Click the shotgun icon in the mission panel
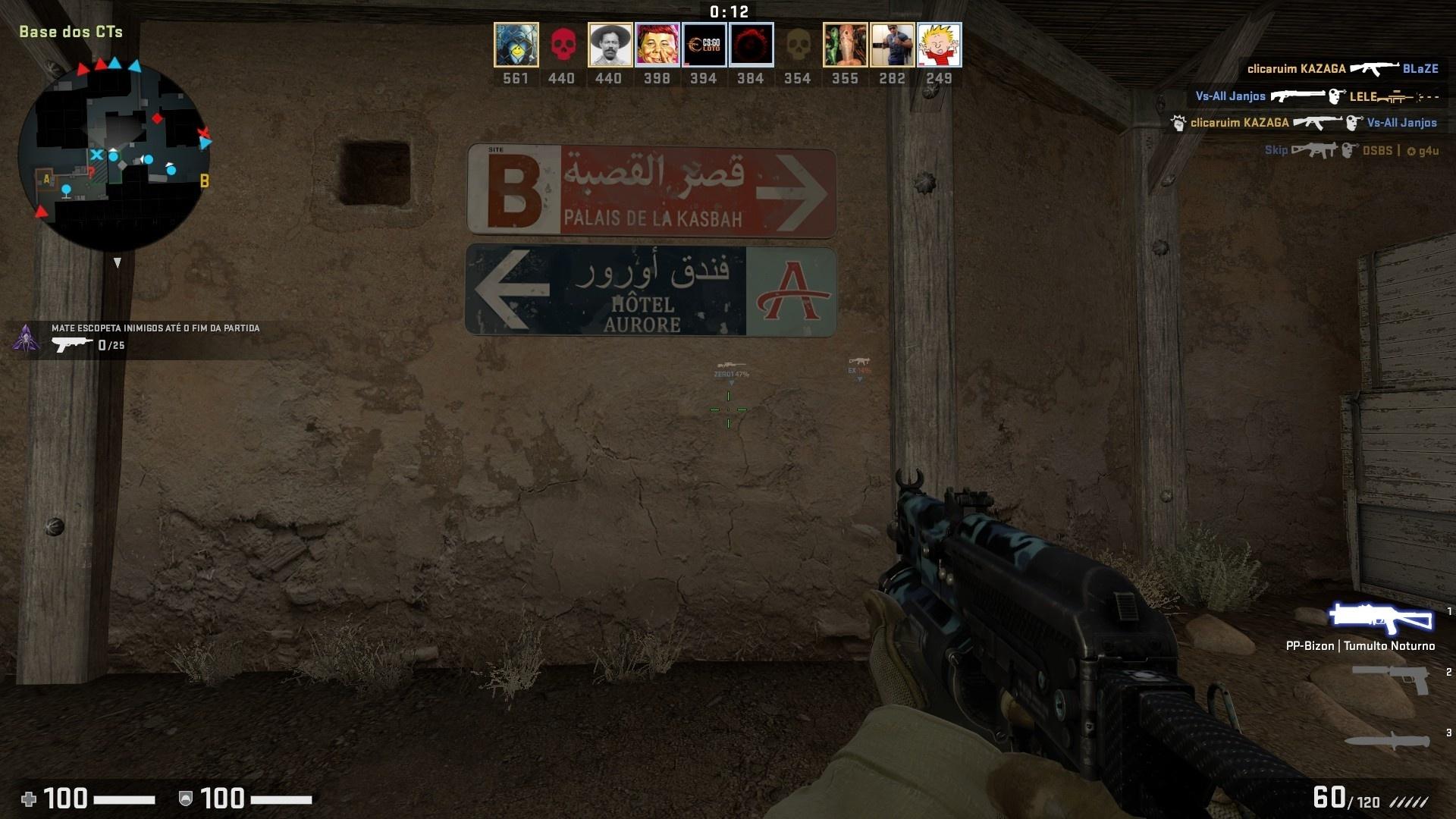The width and height of the screenshot is (1456, 819). coord(72,344)
